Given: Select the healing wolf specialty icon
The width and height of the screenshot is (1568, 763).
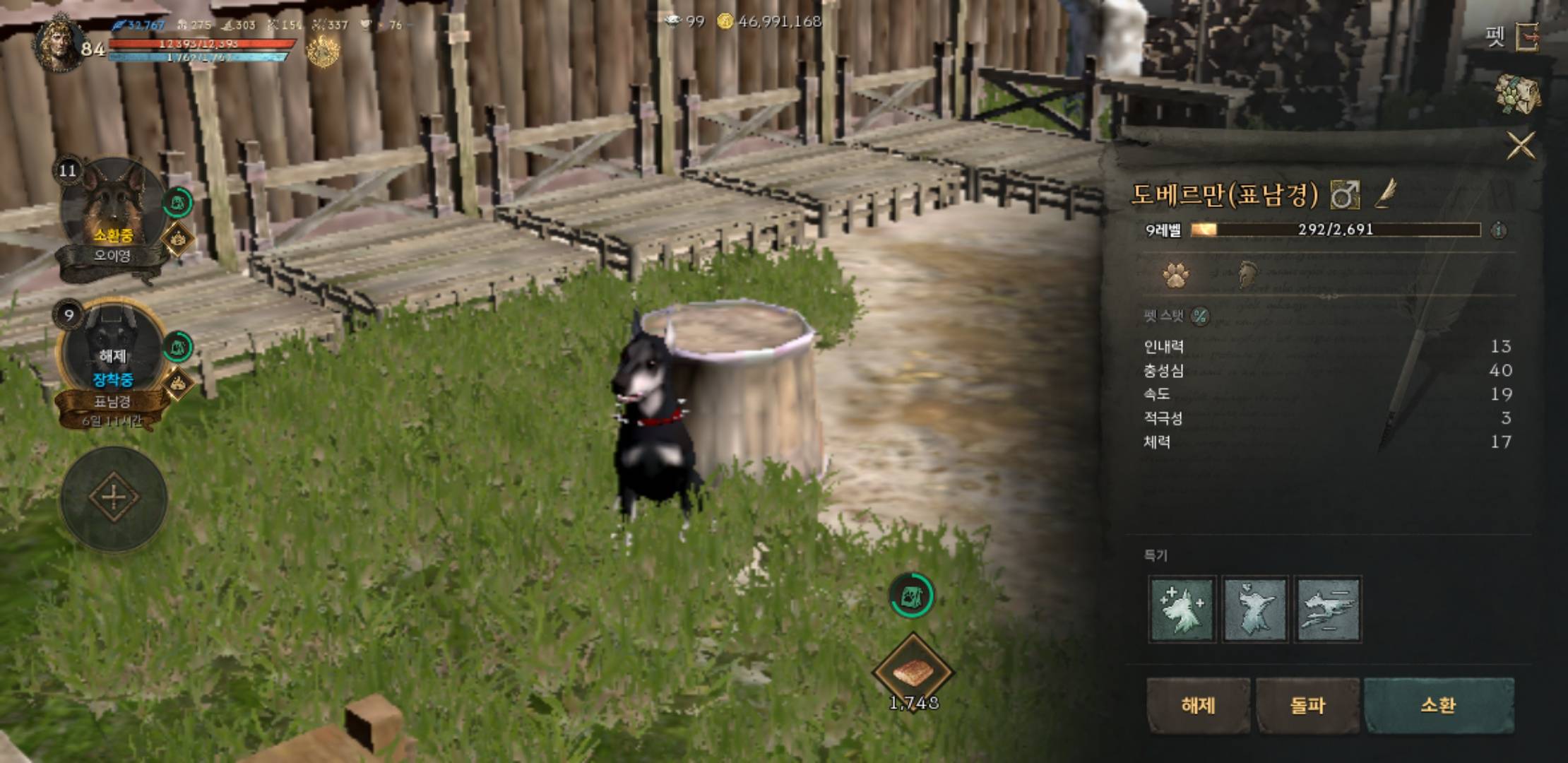Looking at the screenshot, I should tap(1182, 609).
